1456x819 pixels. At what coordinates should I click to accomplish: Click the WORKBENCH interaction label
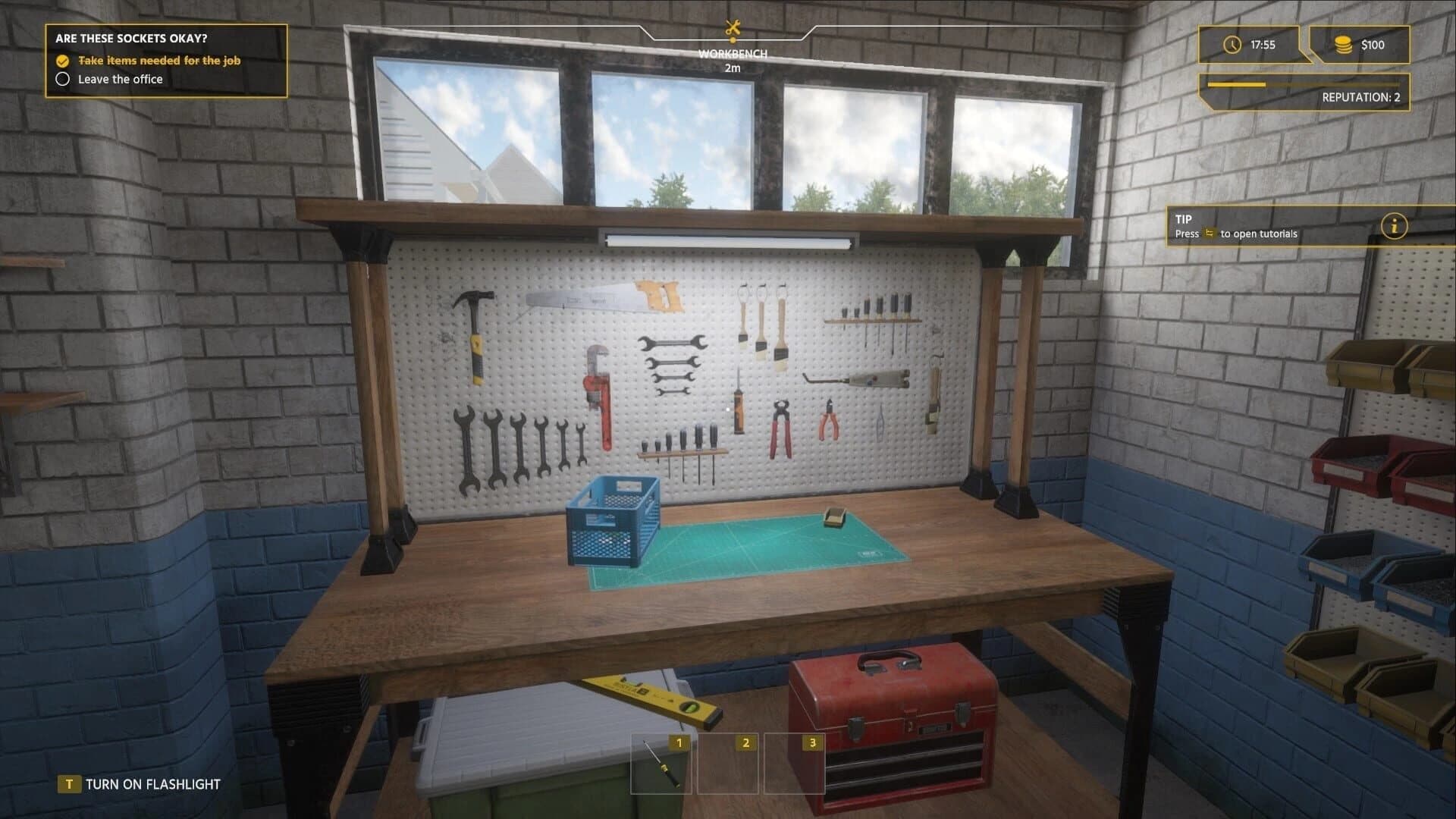click(733, 54)
